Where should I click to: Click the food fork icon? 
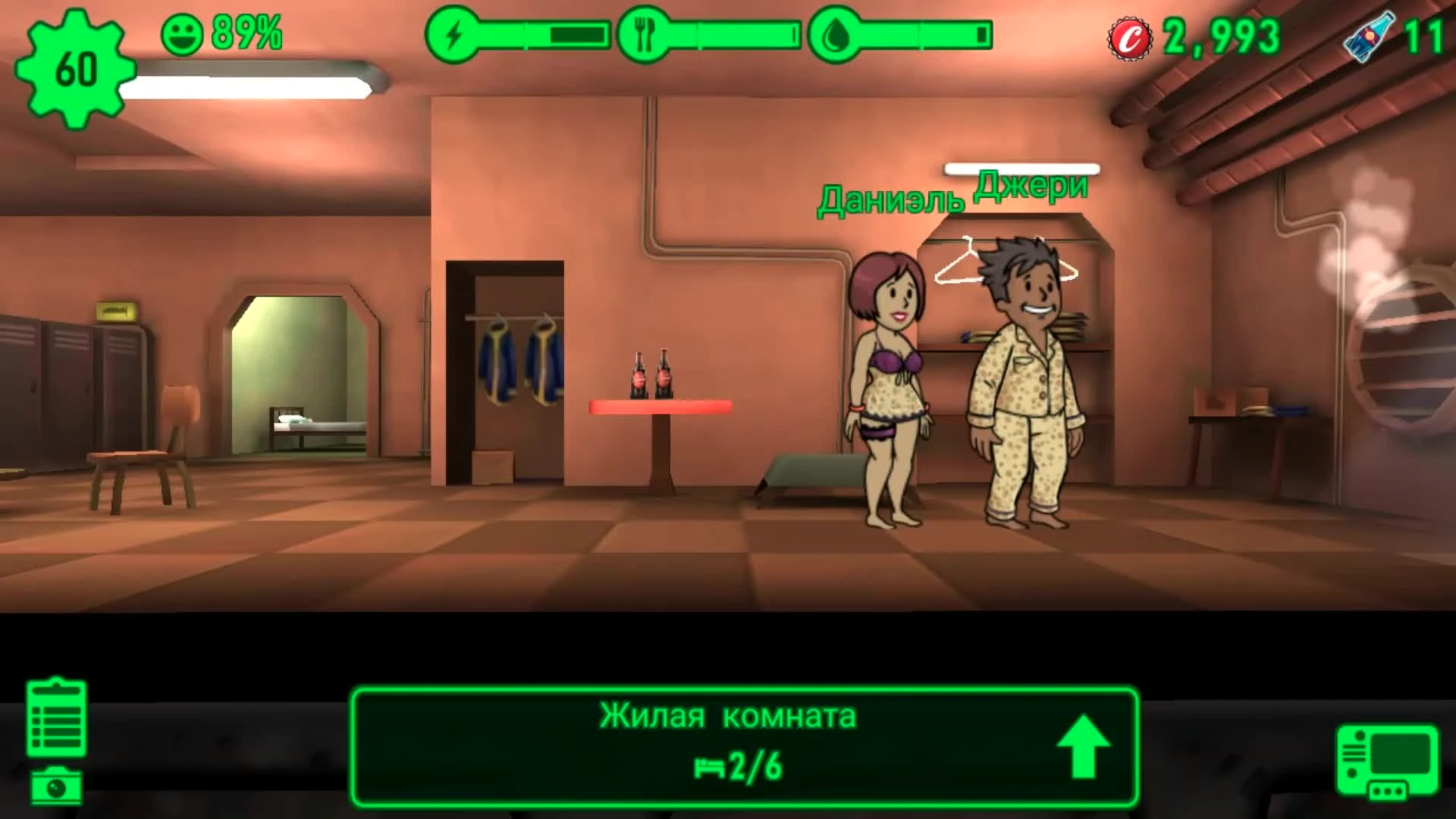(x=644, y=32)
